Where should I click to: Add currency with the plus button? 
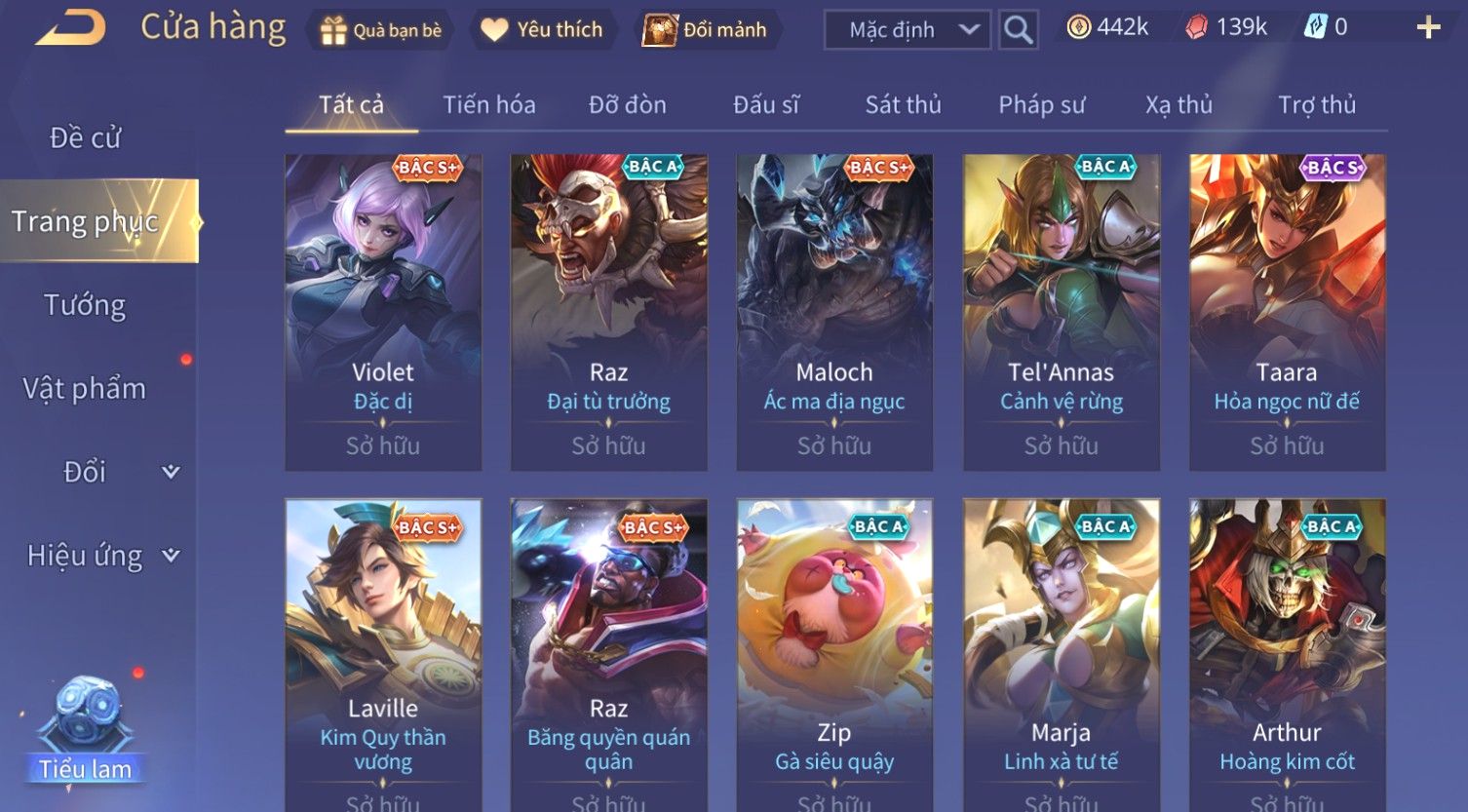click(x=1428, y=28)
